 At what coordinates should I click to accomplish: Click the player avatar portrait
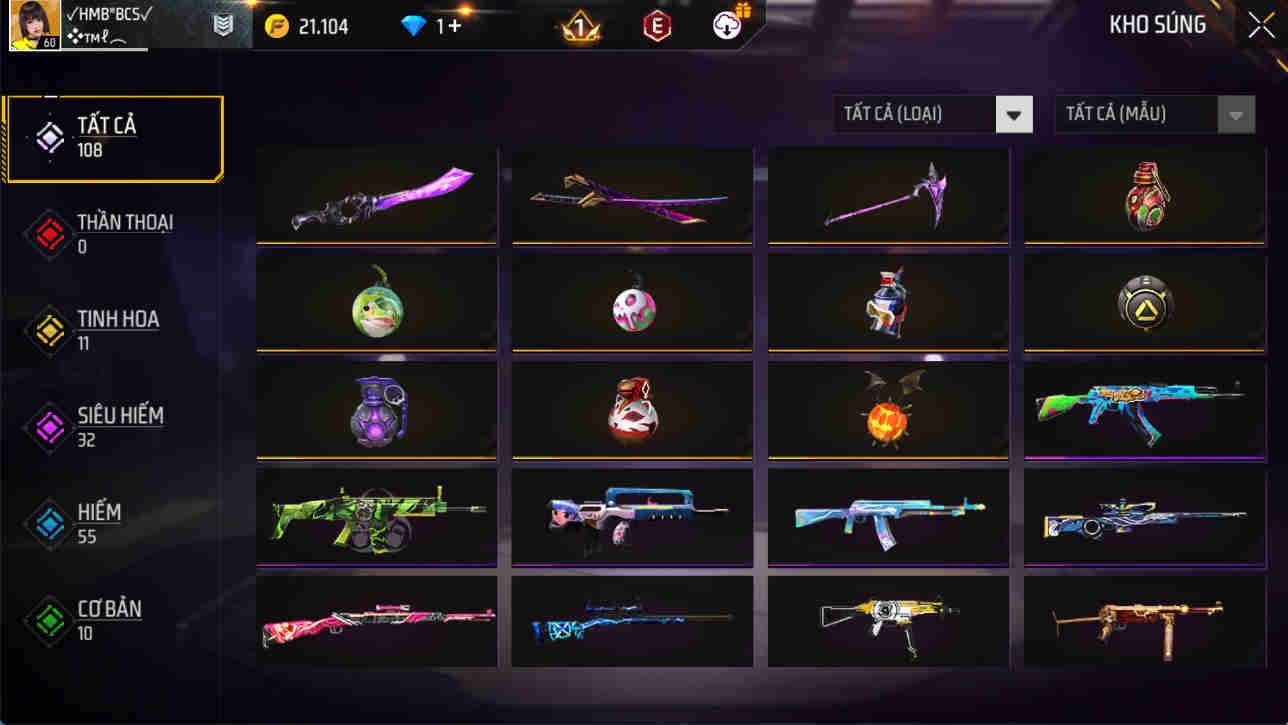(x=35, y=25)
